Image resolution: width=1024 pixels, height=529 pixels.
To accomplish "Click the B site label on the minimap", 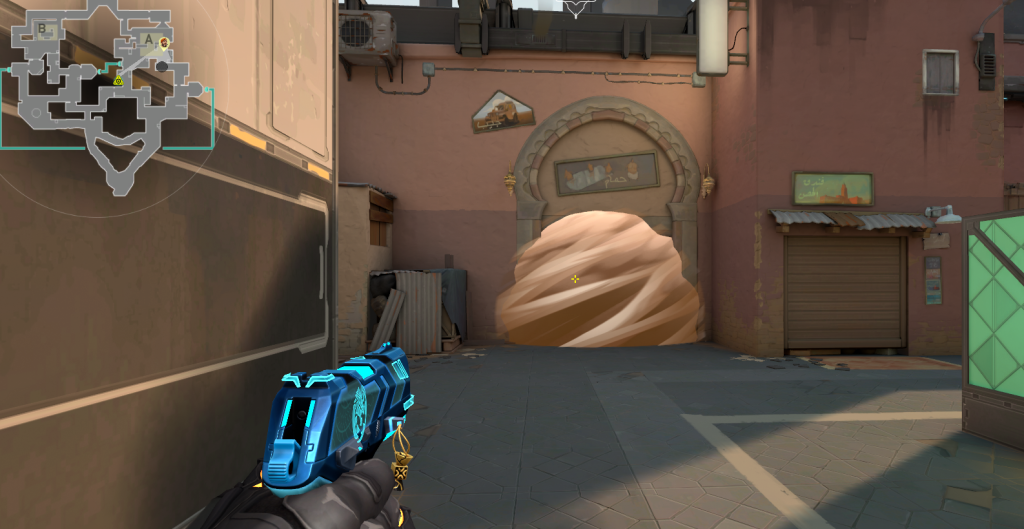I will point(43,30).
